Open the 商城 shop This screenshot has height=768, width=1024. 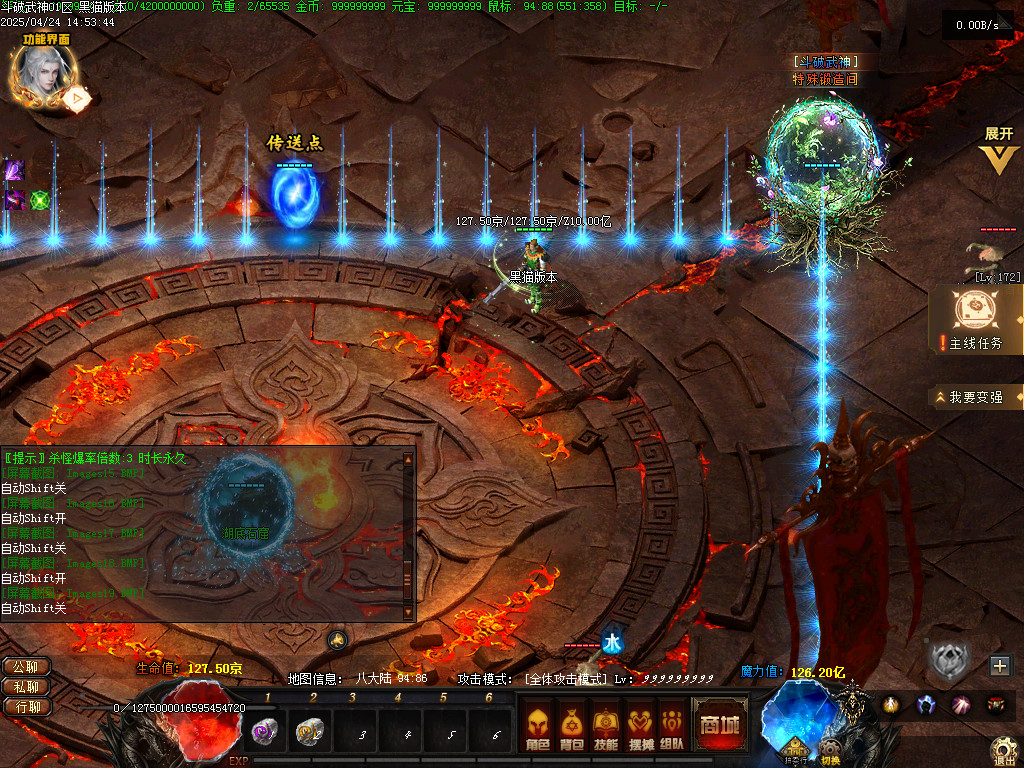719,725
